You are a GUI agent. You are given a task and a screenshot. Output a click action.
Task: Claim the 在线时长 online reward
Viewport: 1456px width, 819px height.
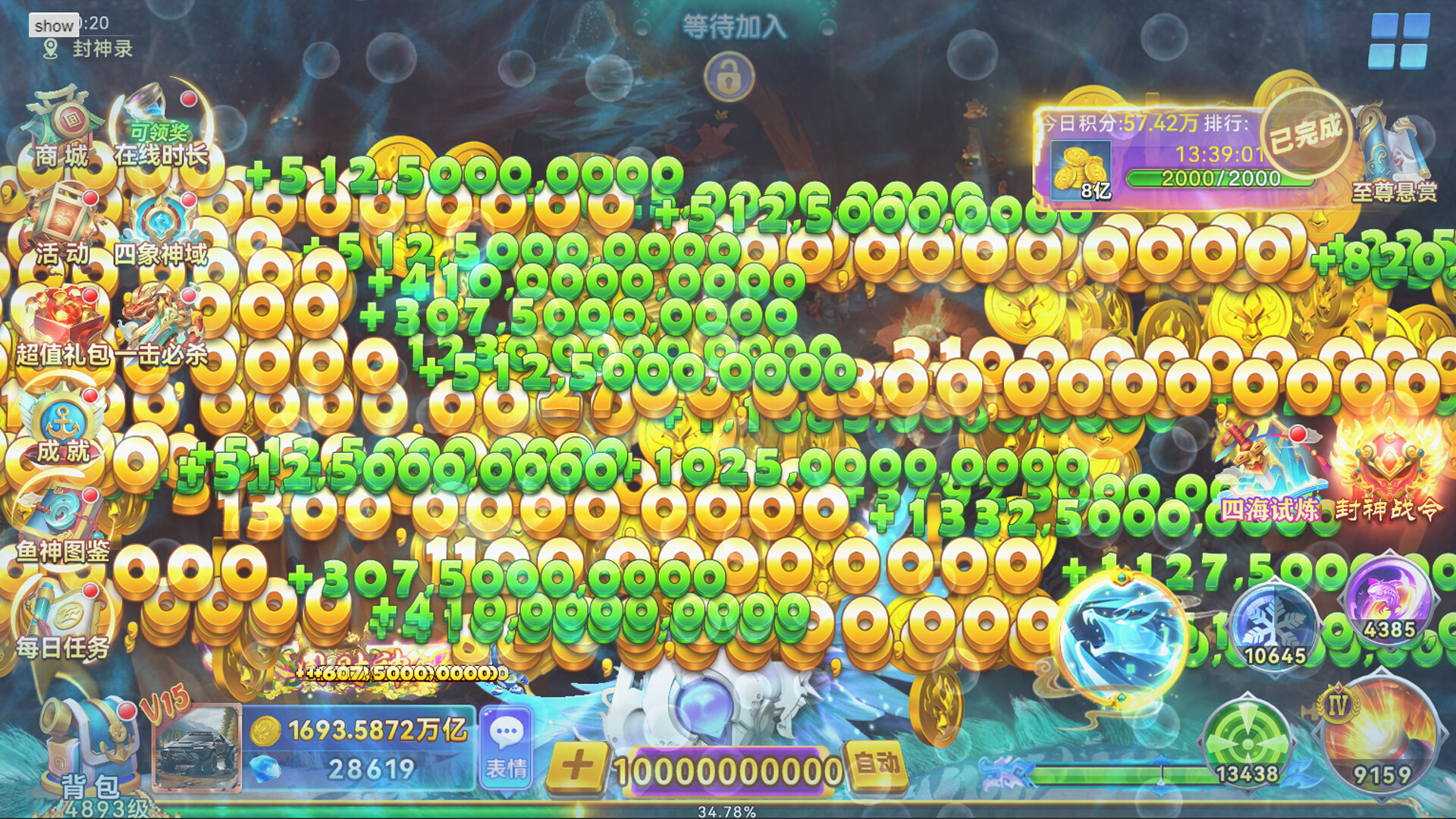(x=161, y=127)
